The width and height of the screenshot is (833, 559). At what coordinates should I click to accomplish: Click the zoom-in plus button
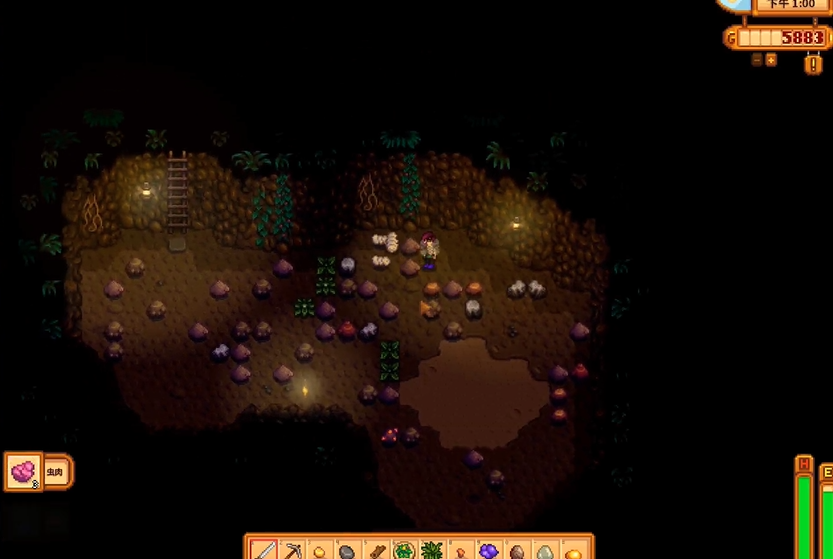[771, 60]
